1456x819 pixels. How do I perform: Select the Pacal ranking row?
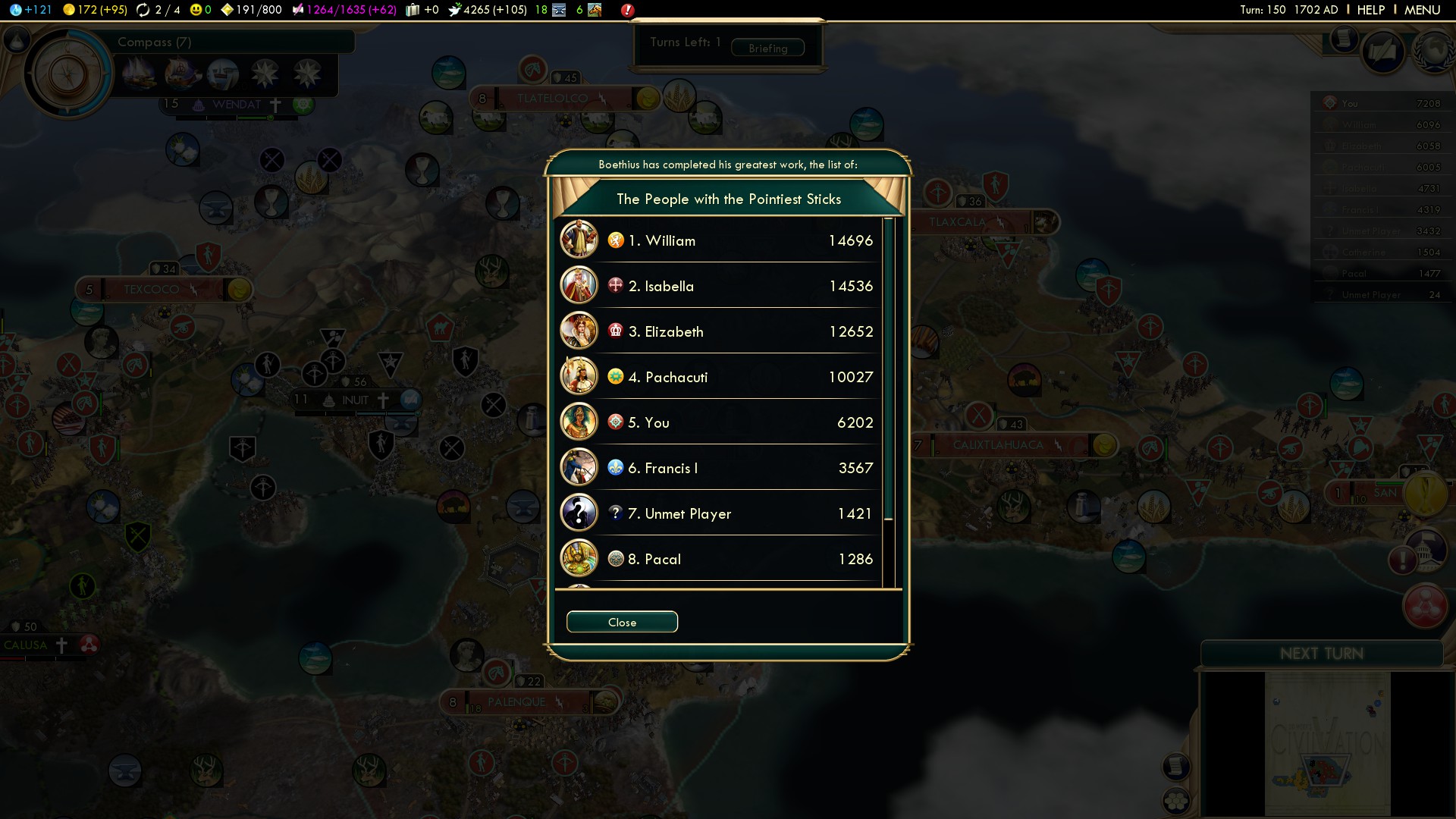(720, 559)
